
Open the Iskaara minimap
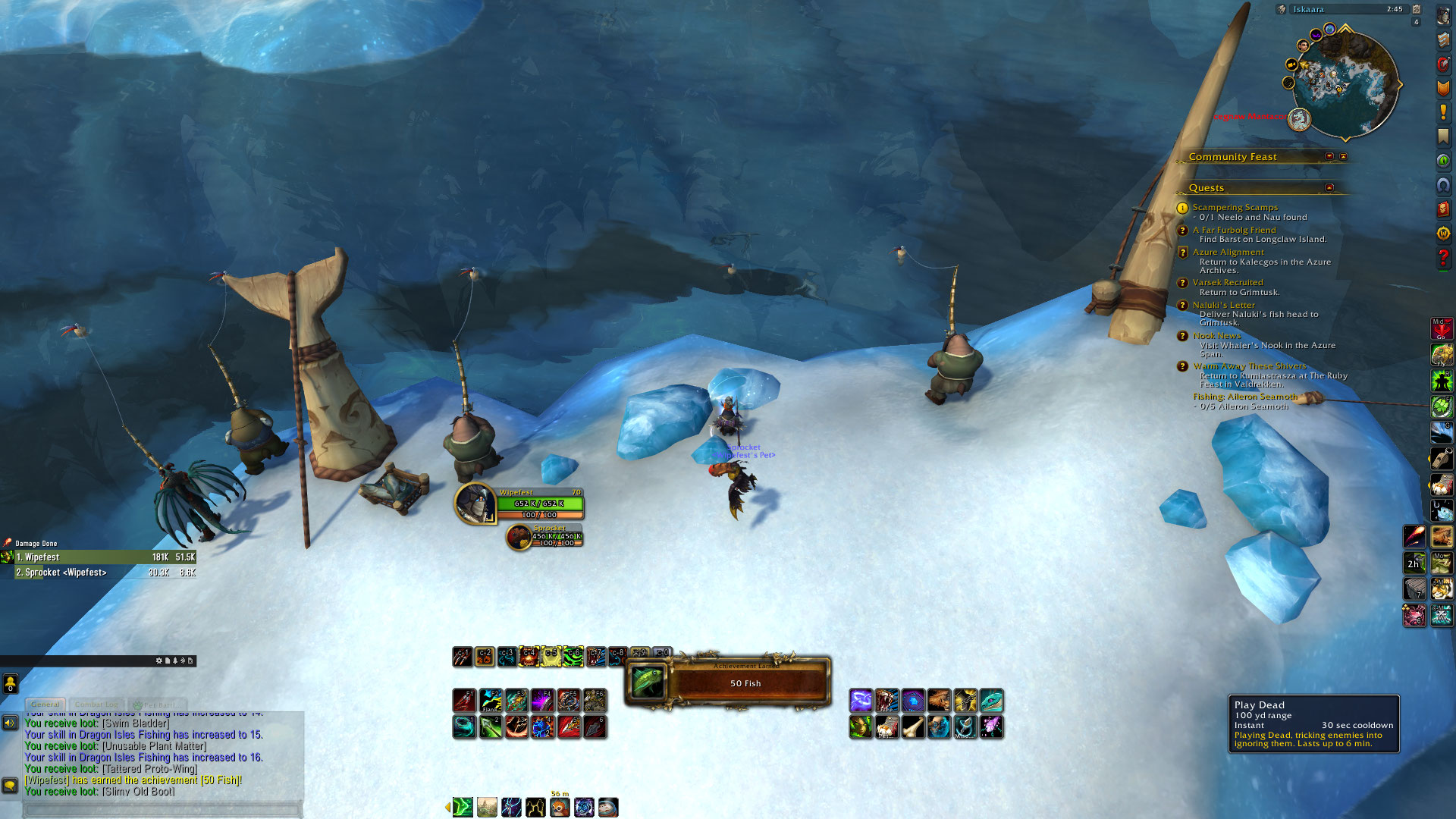[x=1345, y=85]
